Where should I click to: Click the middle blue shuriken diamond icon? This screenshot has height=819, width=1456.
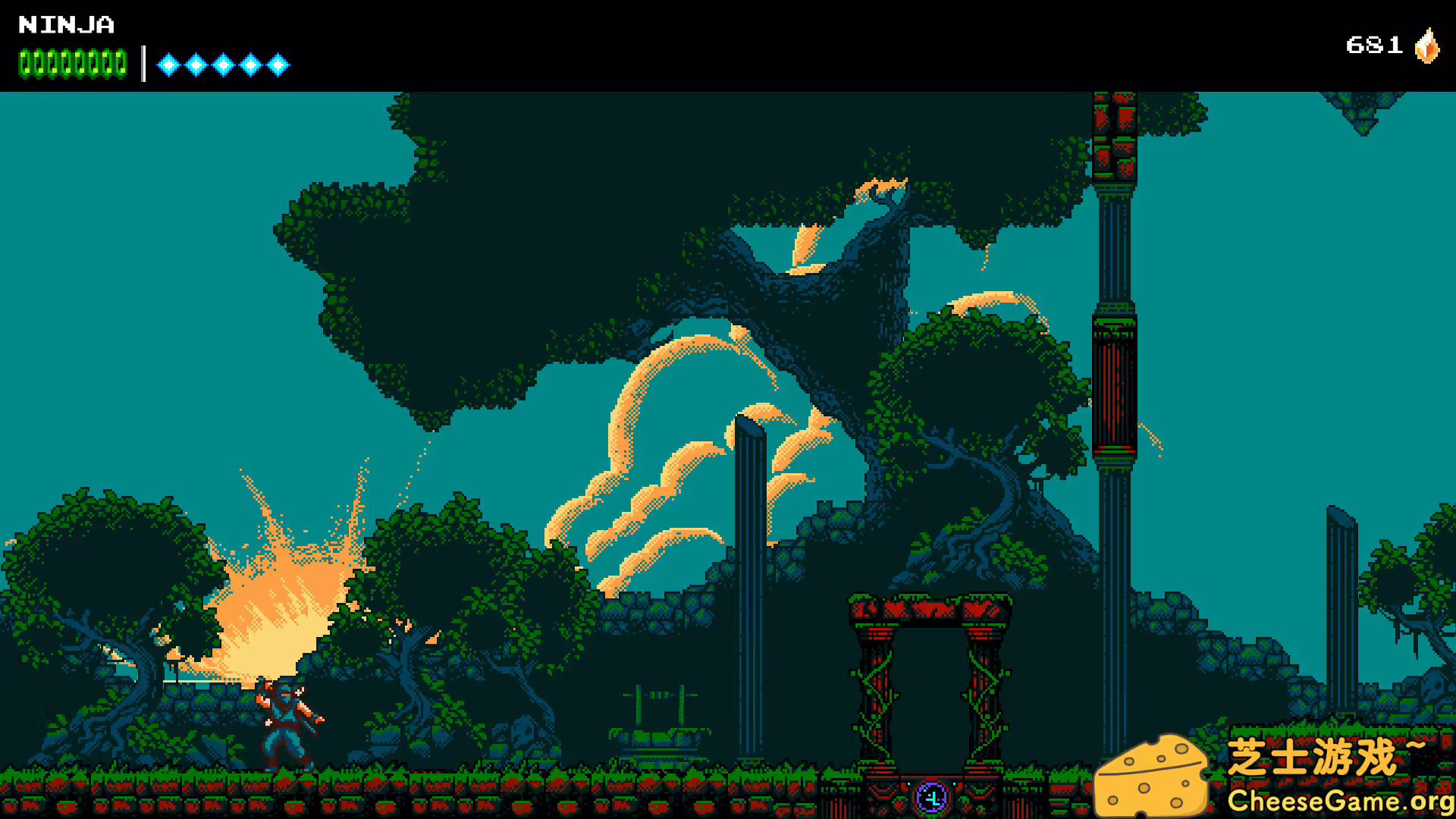point(224,64)
